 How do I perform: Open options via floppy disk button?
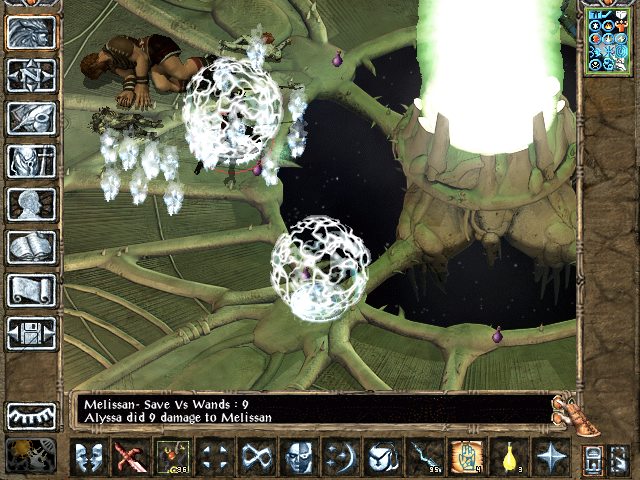tap(31, 332)
